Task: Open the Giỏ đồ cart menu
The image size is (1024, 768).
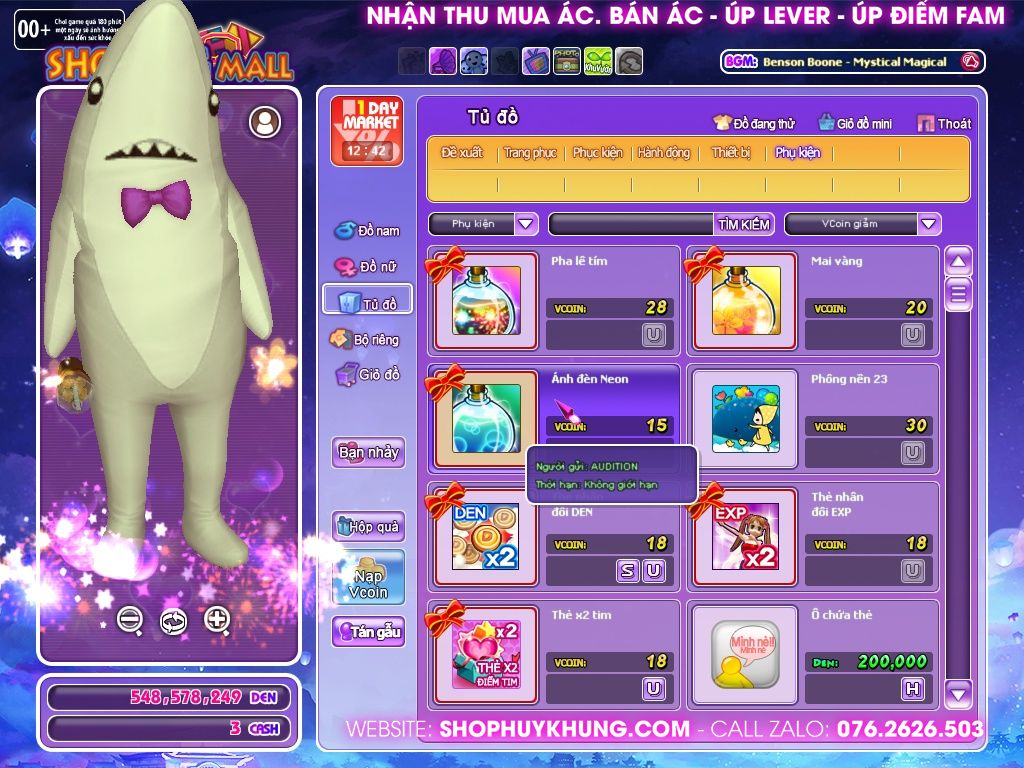Action: (x=367, y=375)
